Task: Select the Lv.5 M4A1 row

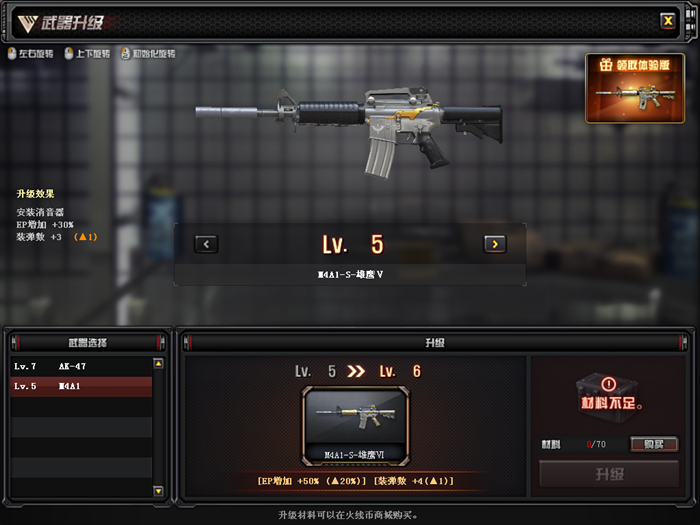Action: pyautogui.click(x=80, y=385)
